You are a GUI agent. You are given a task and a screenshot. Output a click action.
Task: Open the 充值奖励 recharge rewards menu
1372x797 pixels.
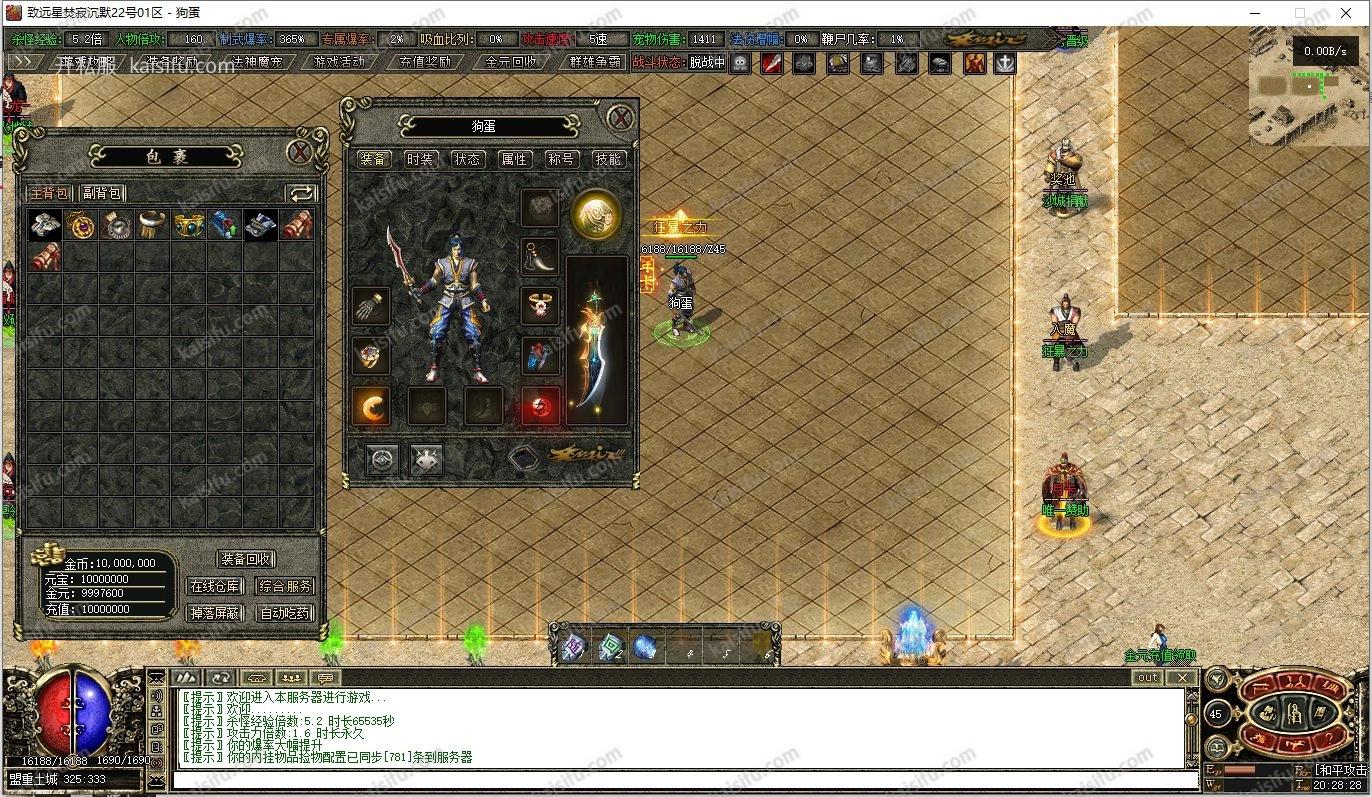click(425, 62)
